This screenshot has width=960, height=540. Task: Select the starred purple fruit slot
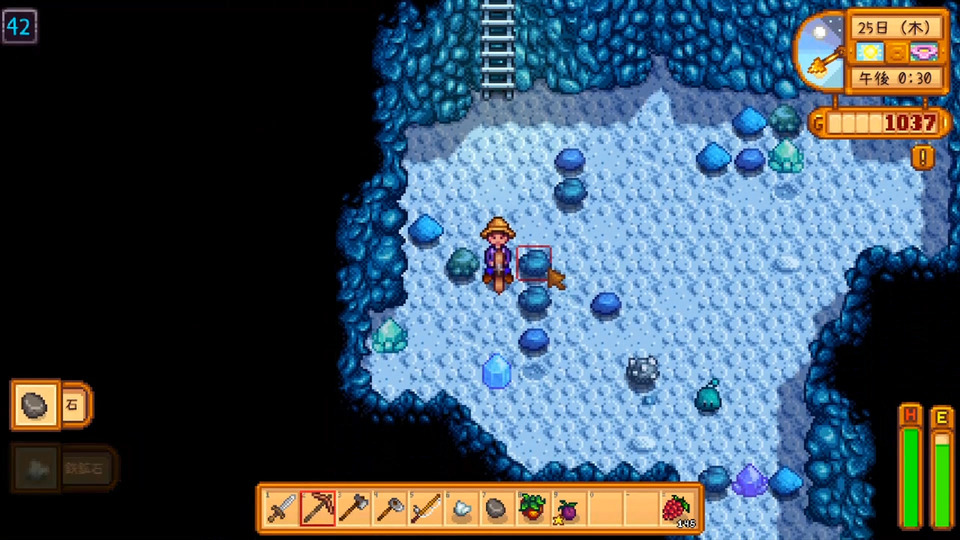coord(569,509)
